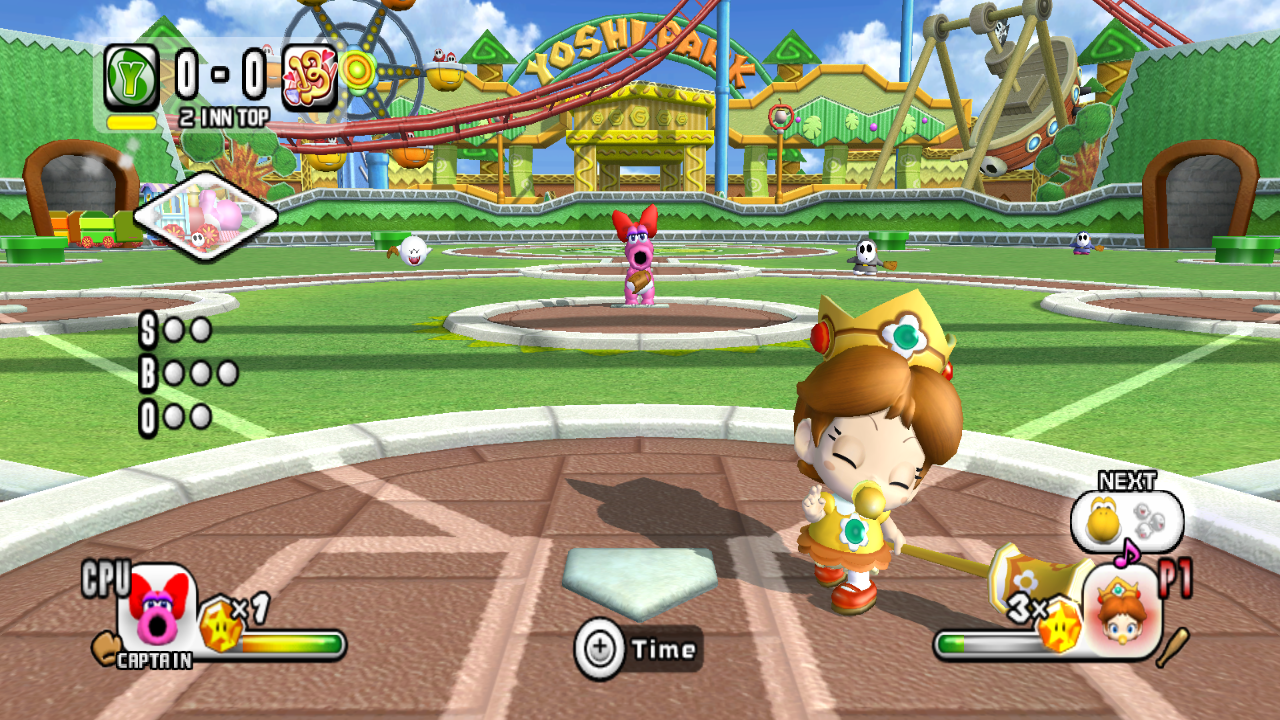The height and width of the screenshot is (720, 1280).
Task: Choose the P1 Baby Daisy batter portrait
Action: pyautogui.click(x=1122, y=608)
